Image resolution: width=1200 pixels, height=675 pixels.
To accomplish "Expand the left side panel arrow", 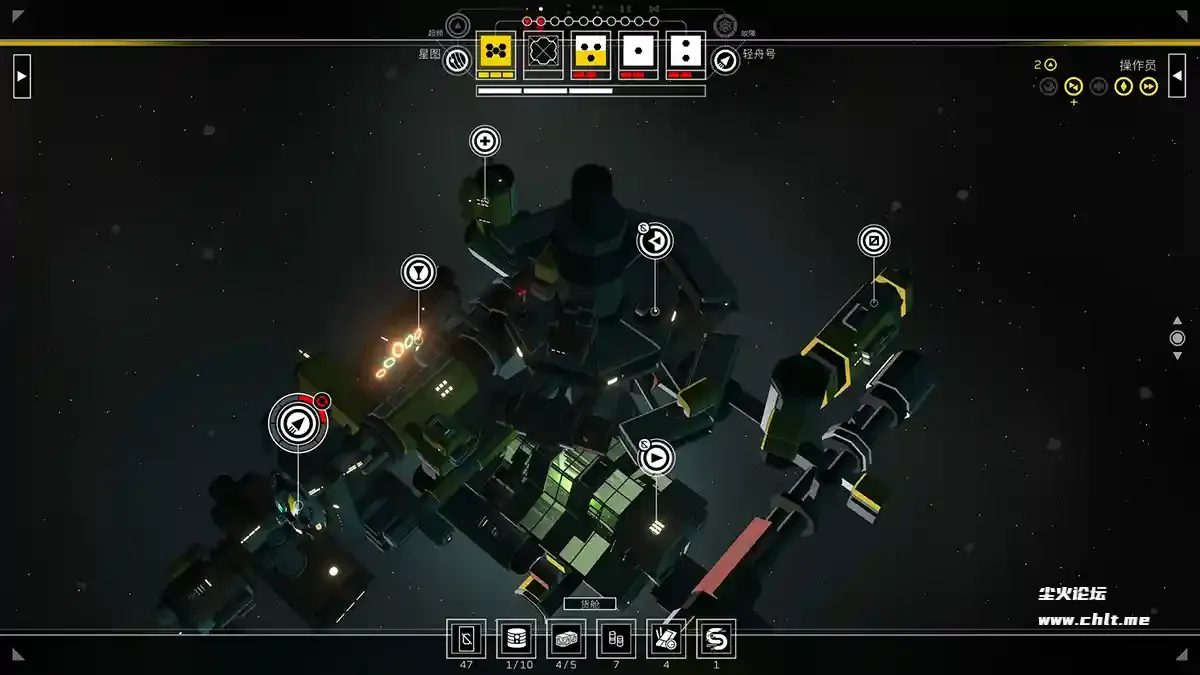I will click(22, 76).
